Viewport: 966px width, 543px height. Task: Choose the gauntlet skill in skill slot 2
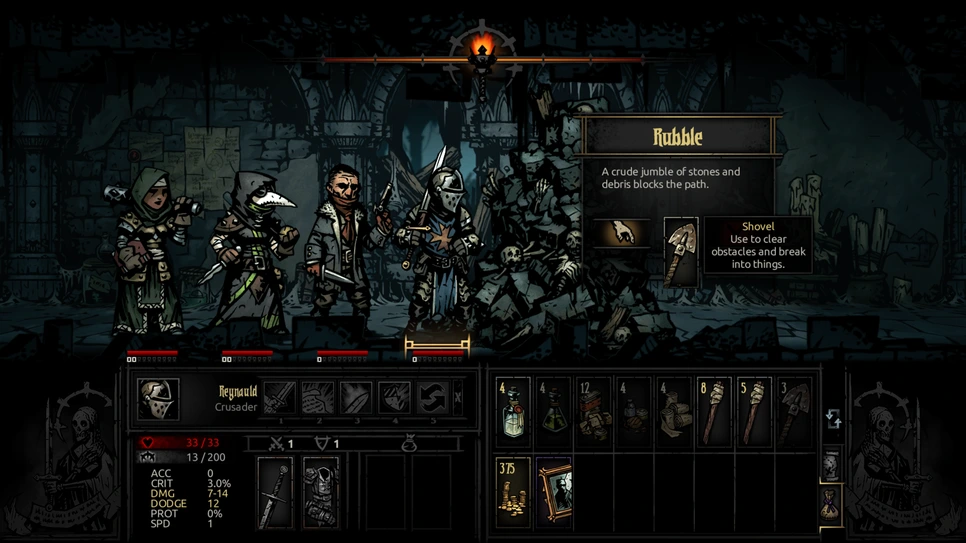318,397
